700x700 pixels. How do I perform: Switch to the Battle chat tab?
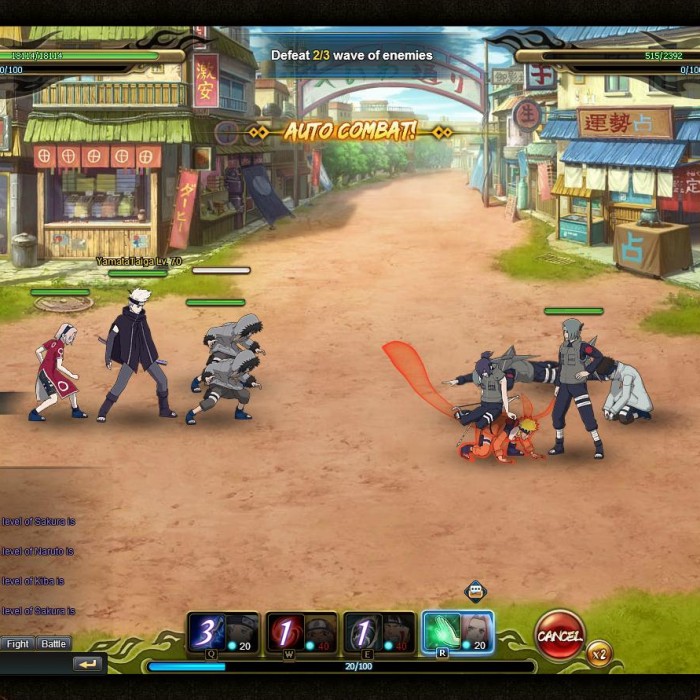click(54, 644)
